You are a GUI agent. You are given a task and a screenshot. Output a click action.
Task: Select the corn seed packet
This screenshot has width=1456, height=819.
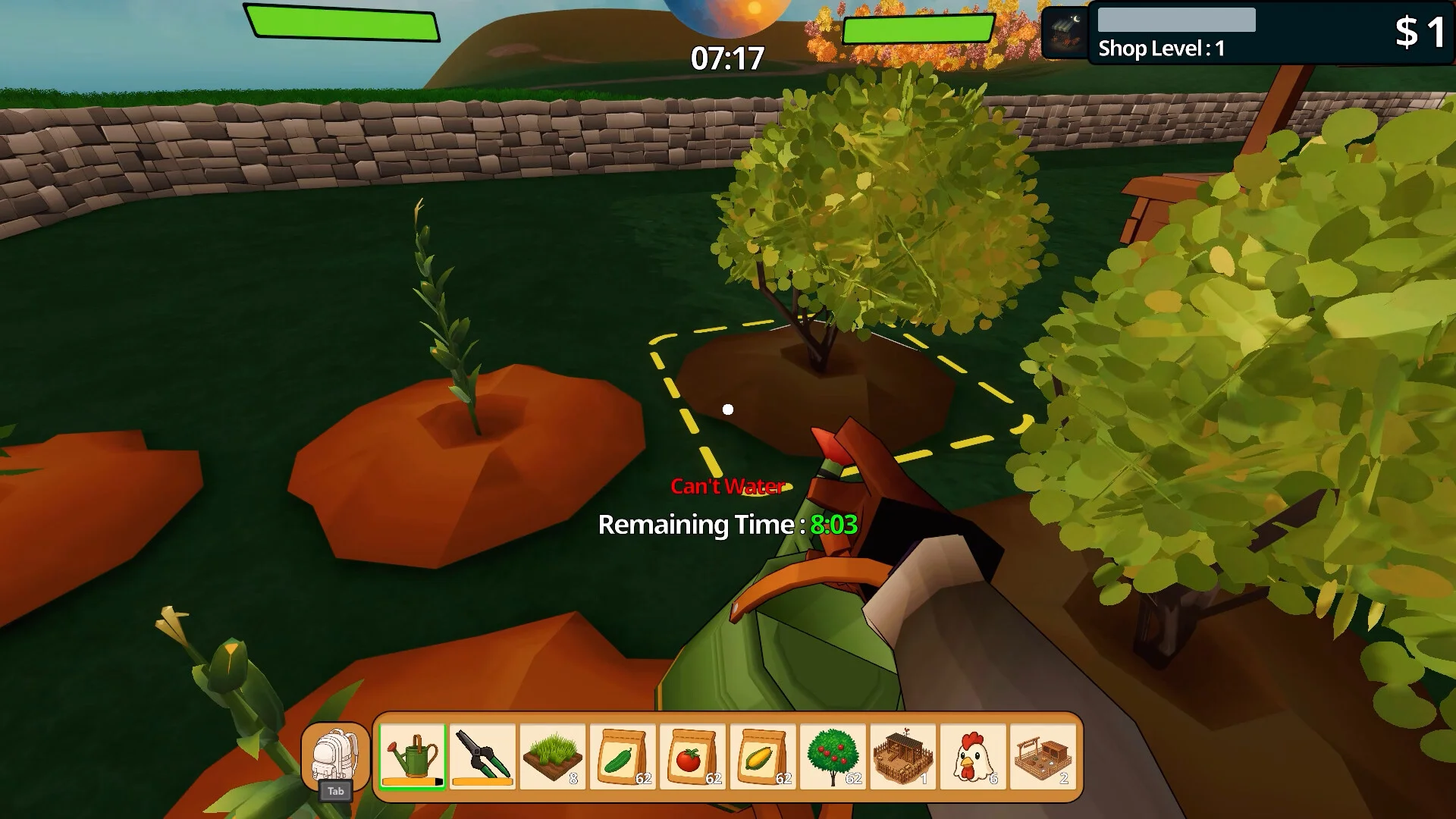(x=762, y=756)
